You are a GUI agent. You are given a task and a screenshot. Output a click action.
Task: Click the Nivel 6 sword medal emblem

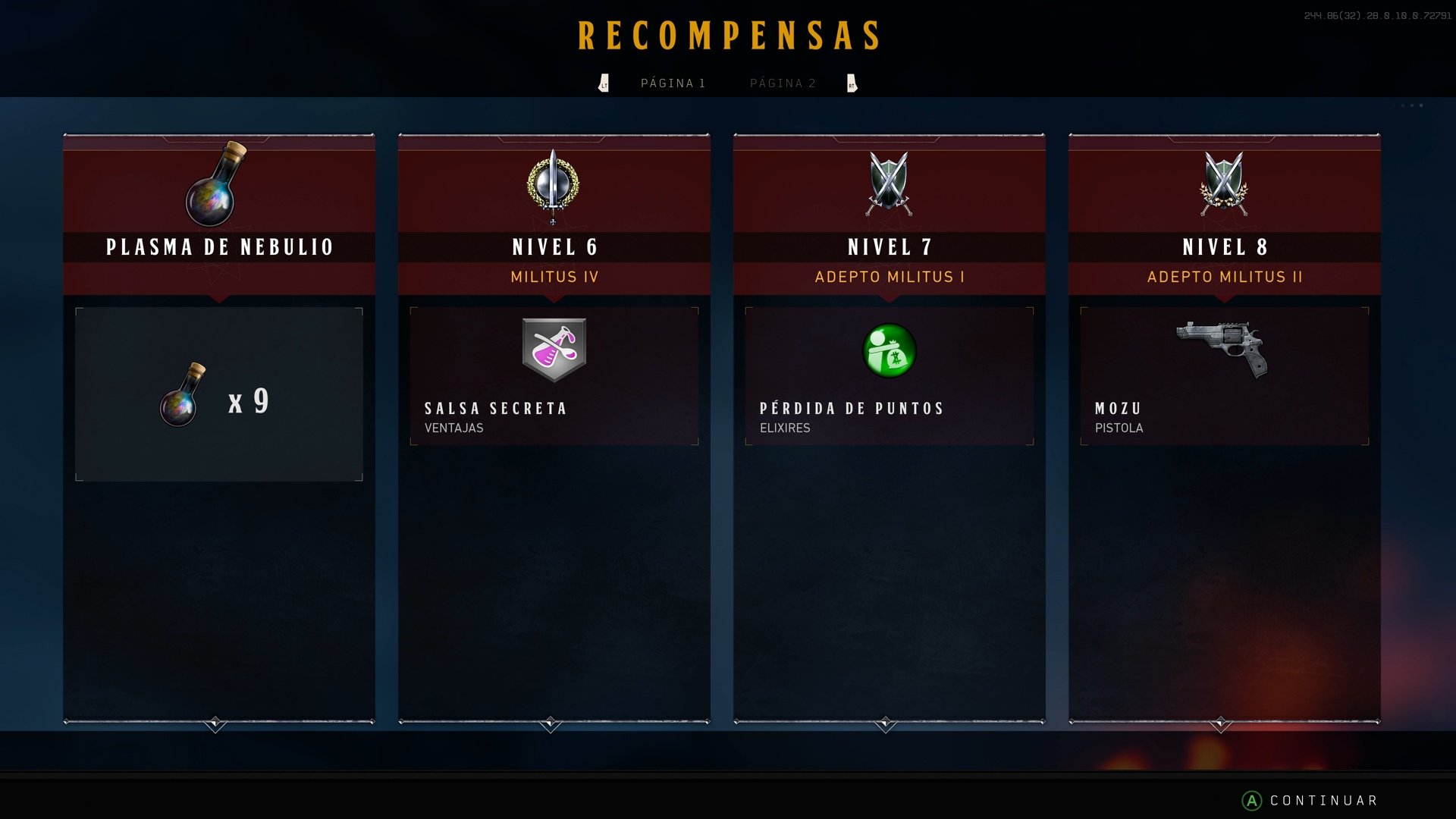(554, 186)
